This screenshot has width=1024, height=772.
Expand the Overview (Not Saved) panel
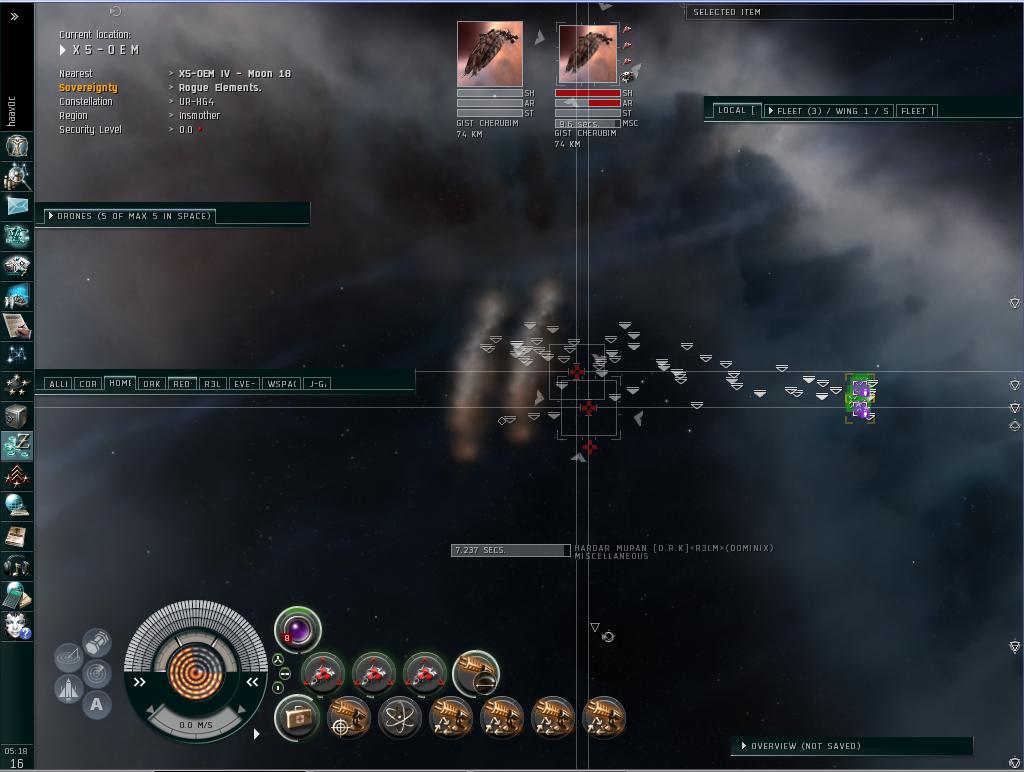(x=805, y=746)
